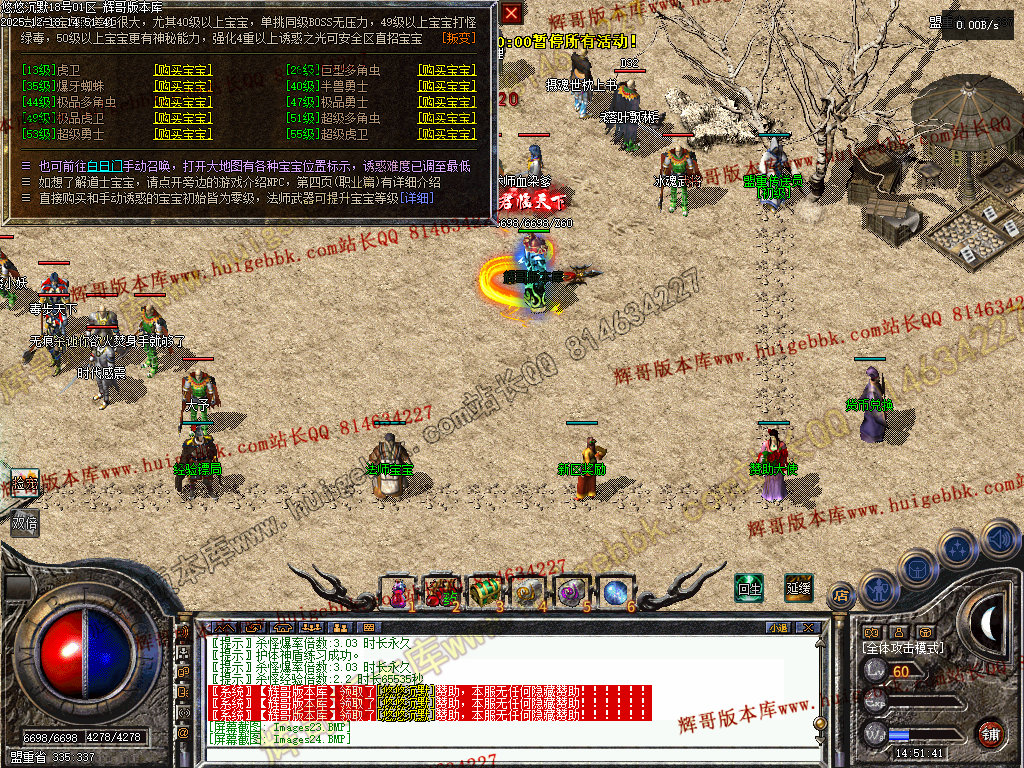
Task: Activate the 回生 skill icon
Action: [x=748, y=587]
